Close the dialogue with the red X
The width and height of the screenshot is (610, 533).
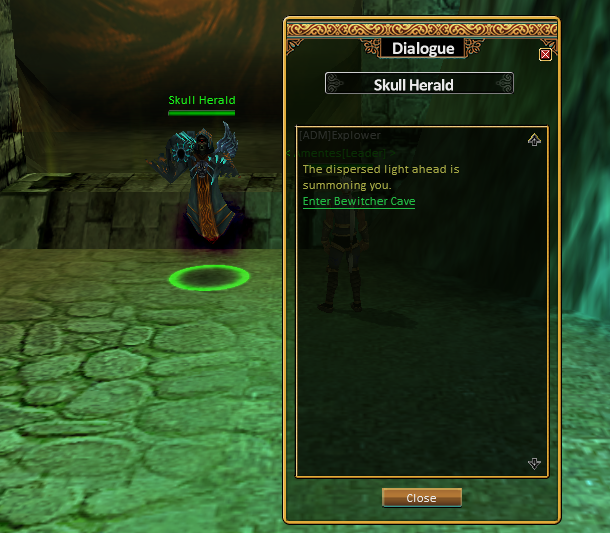click(545, 55)
